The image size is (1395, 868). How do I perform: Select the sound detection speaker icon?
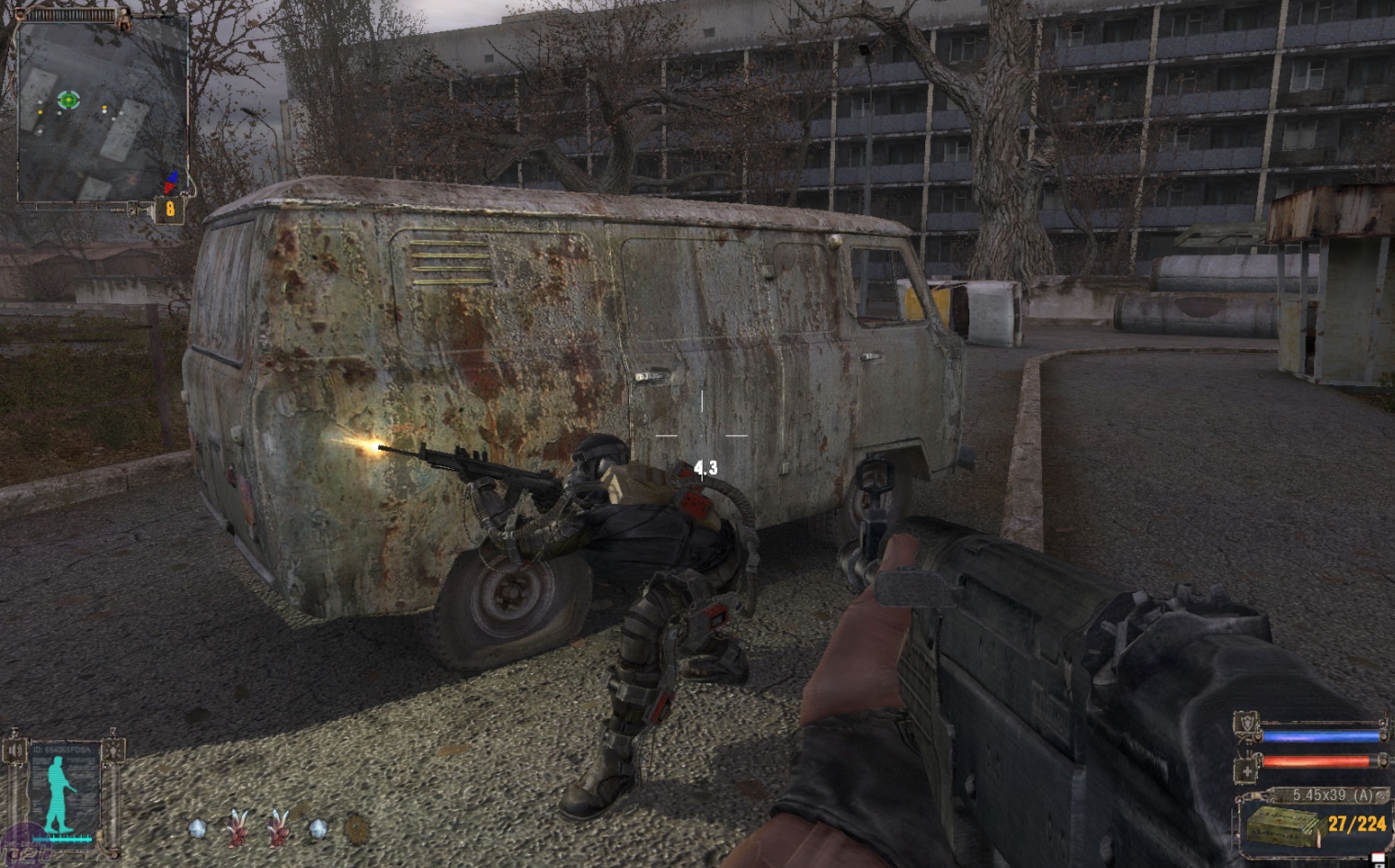pos(15,750)
